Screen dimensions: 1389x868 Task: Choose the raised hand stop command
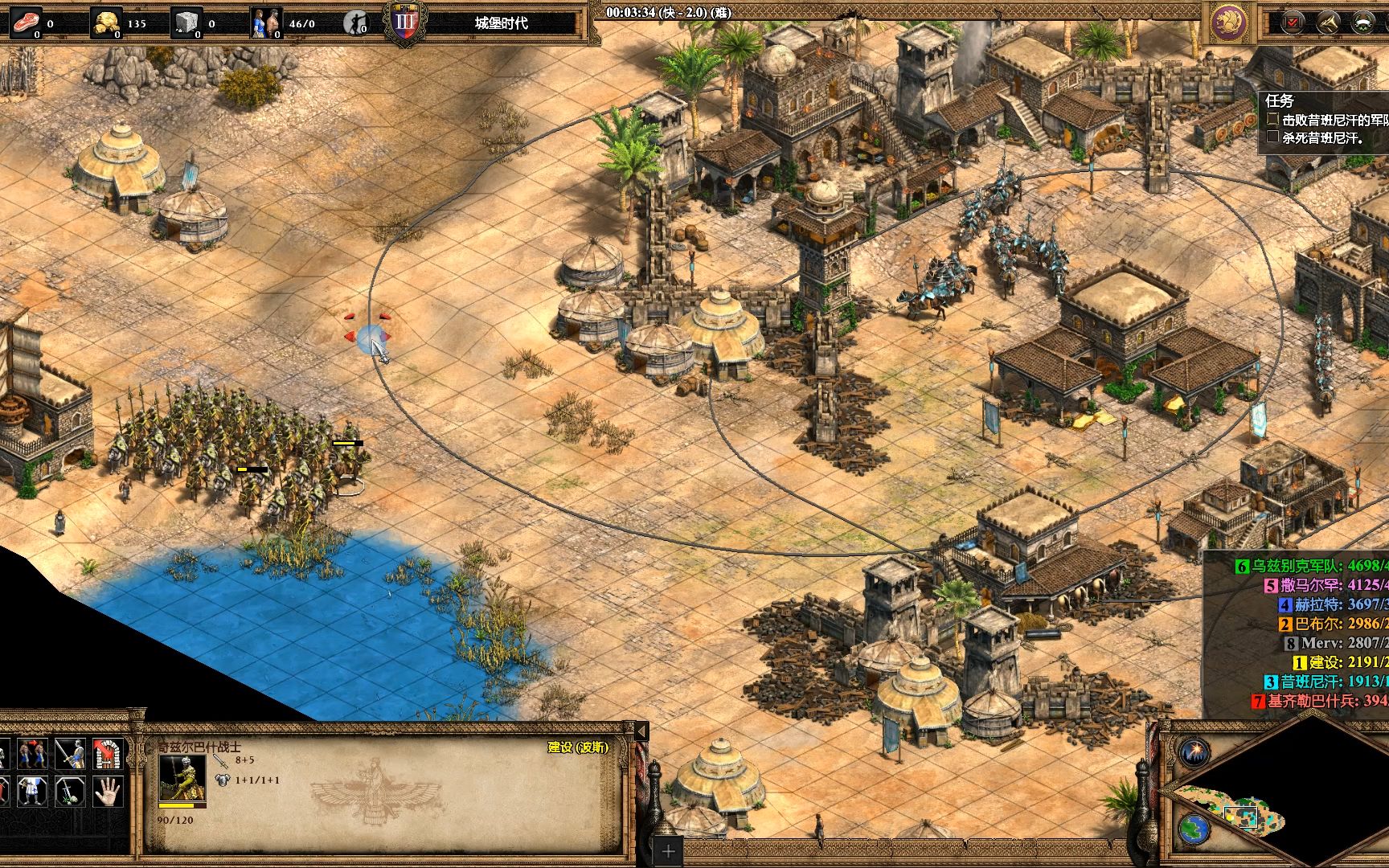107,791
